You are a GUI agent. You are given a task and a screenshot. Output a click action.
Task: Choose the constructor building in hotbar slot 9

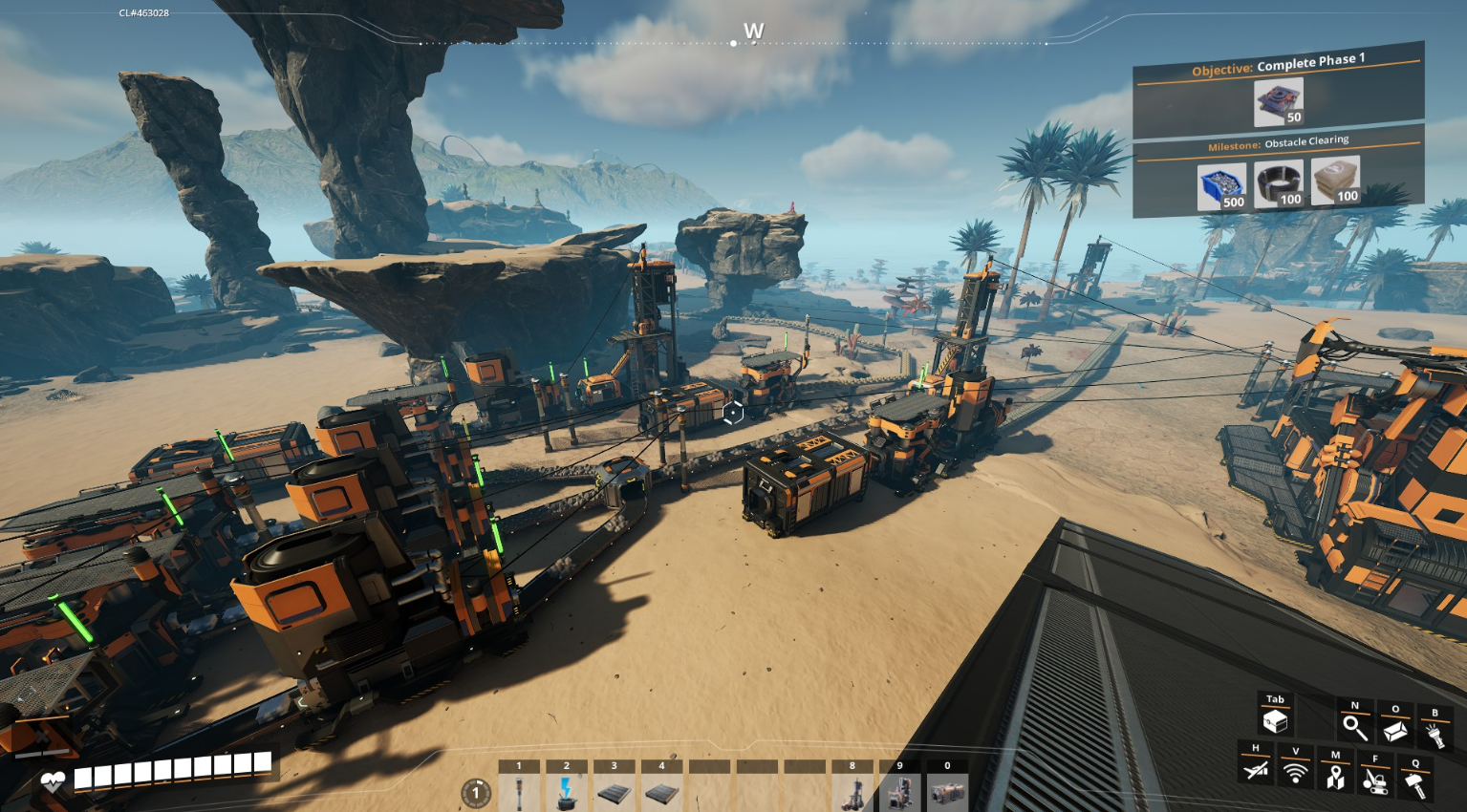click(899, 792)
